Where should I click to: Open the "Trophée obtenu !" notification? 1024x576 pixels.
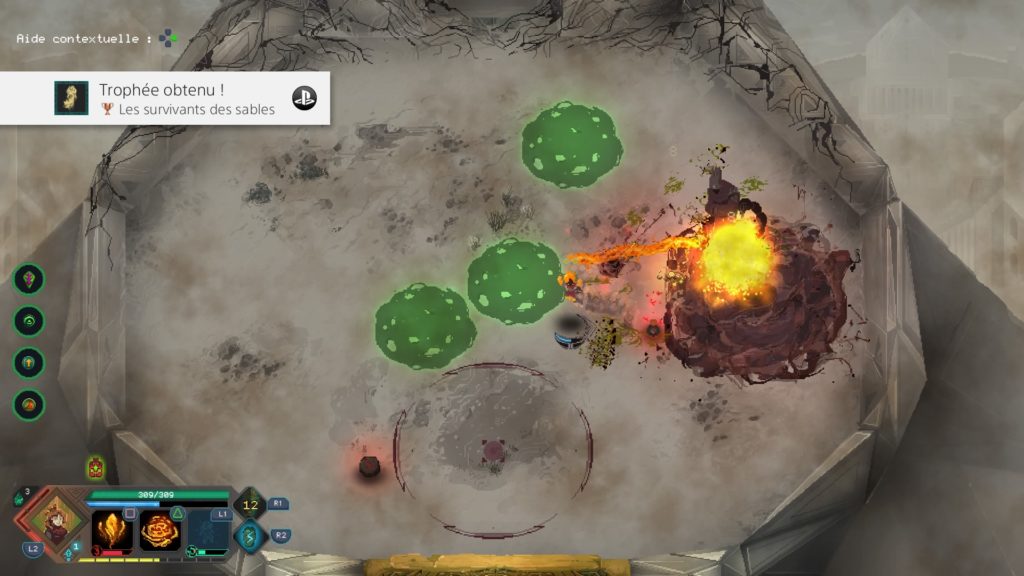tap(165, 98)
